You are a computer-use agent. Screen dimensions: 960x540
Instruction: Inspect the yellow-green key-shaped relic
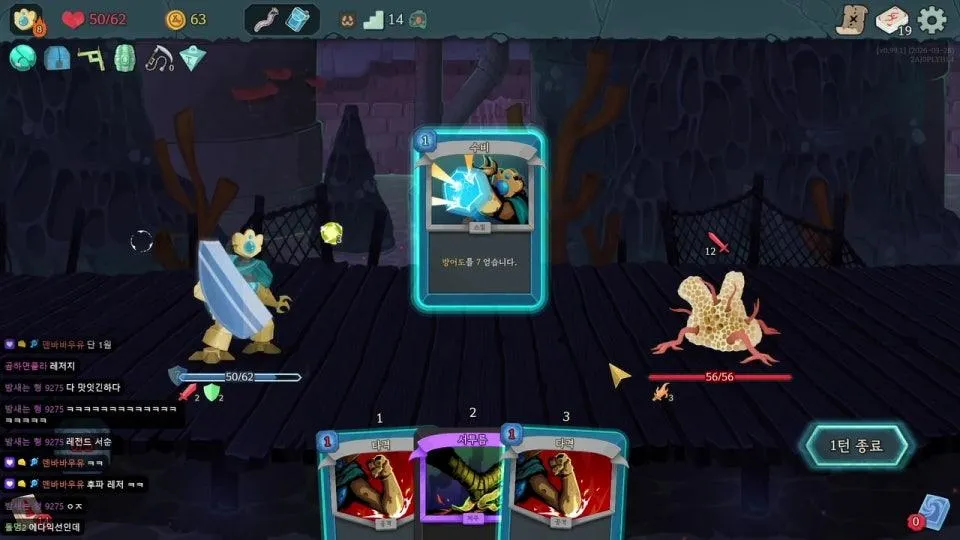click(91, 58)
